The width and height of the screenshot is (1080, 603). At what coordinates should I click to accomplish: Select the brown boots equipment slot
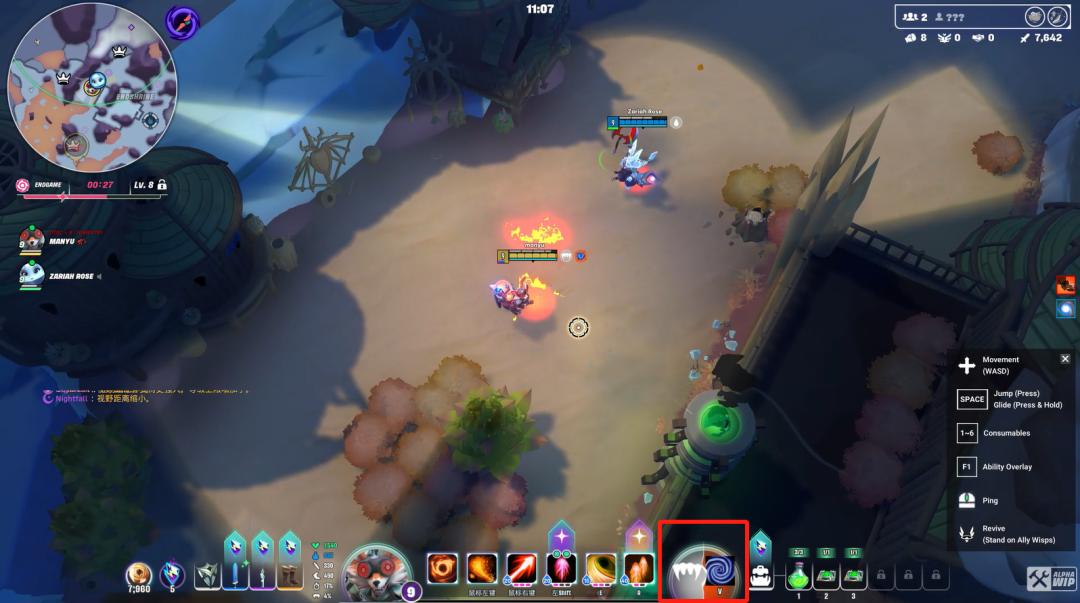coord(289,576)
